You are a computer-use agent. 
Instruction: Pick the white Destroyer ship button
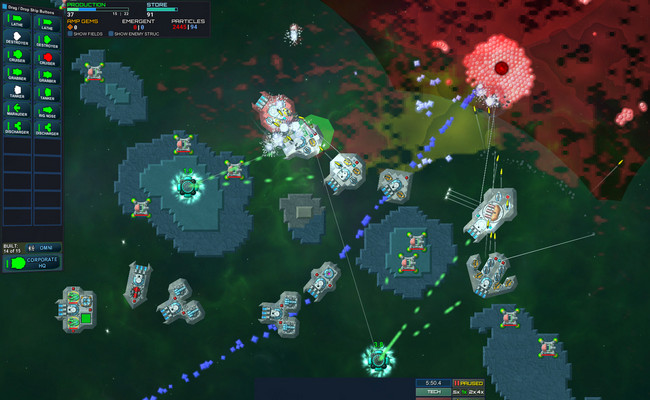pyautogui.click(x=18, y=40)
